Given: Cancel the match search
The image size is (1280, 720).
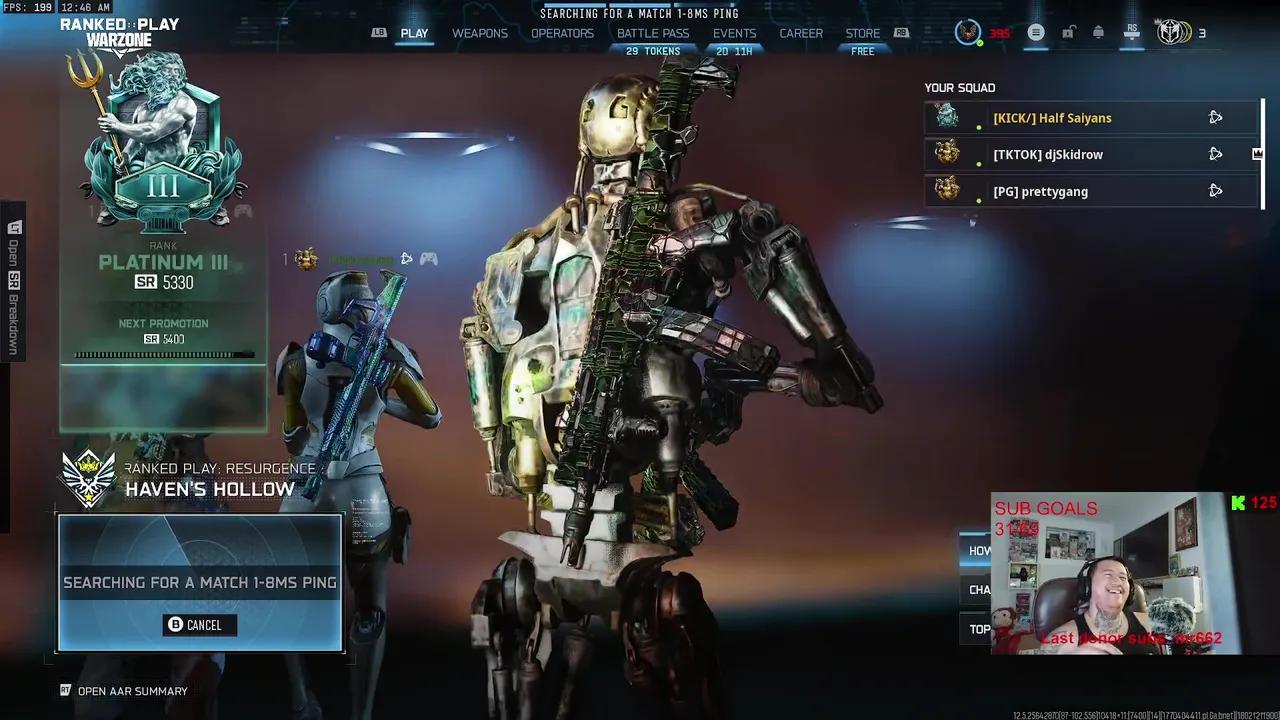Looking at the screenshot, I should (x=200, y=625).
